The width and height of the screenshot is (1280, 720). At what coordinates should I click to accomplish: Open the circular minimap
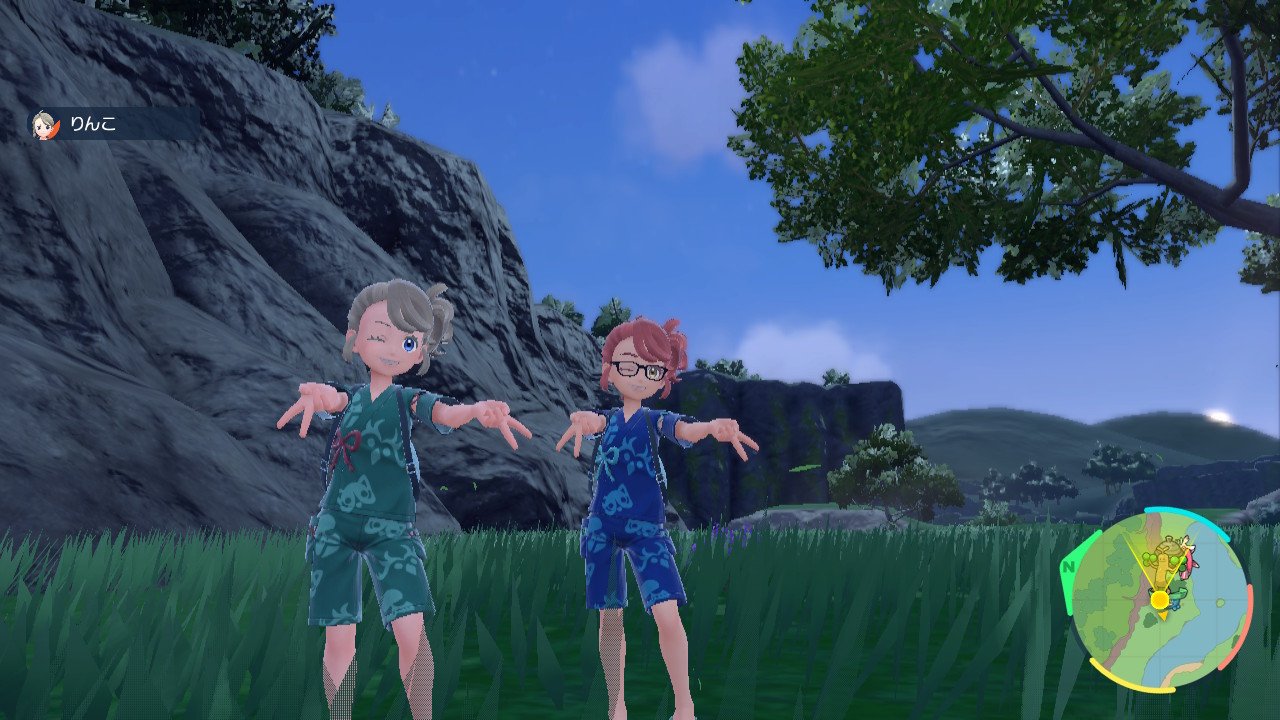pyautogui.click(x=1160, y=600)
